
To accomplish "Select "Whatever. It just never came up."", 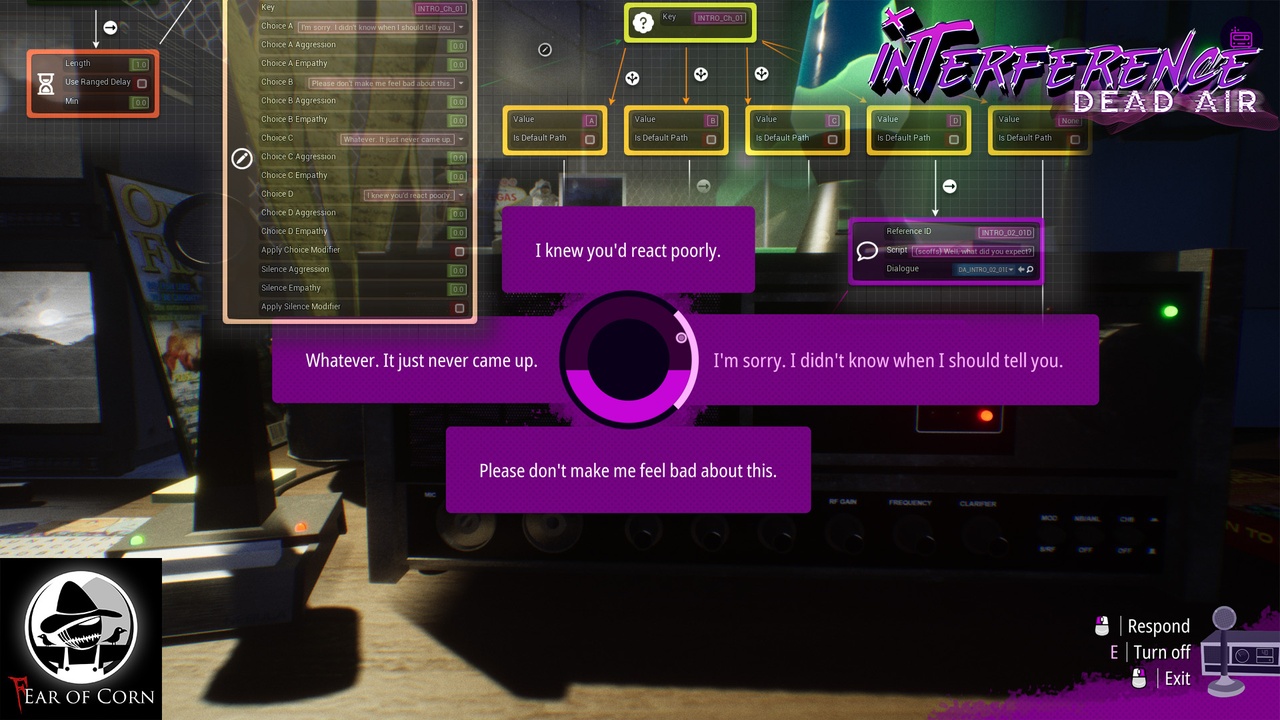I will coord(421,360).
